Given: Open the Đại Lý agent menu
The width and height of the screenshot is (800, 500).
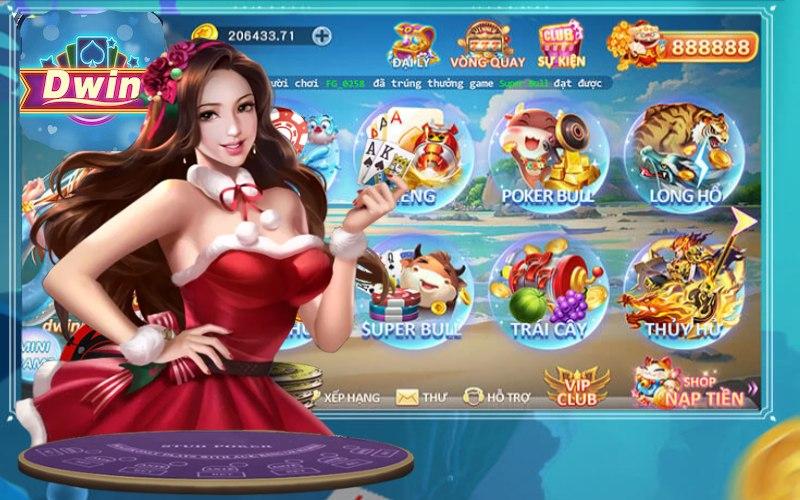Looking at the screenshot, I should pos(414,47).
